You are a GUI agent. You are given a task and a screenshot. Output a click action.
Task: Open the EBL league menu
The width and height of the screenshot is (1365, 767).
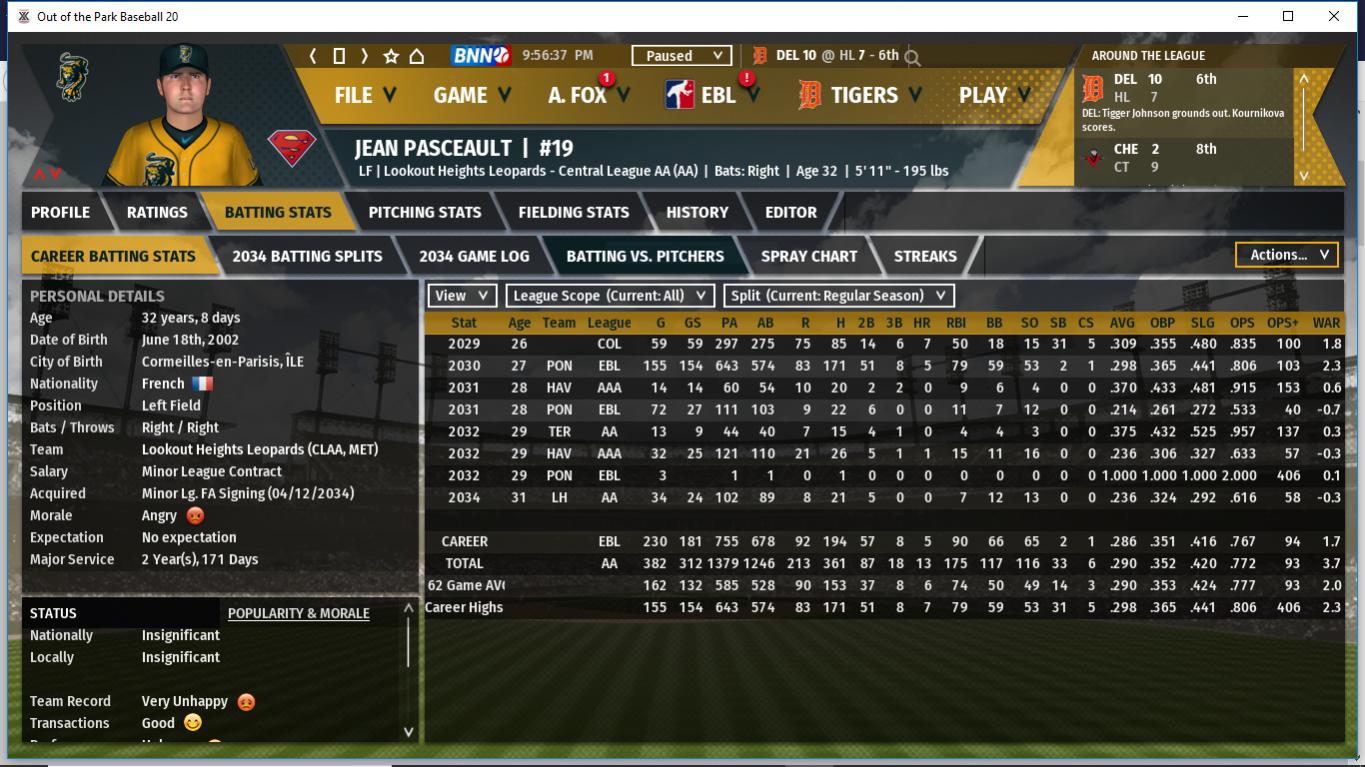(717, 95)
